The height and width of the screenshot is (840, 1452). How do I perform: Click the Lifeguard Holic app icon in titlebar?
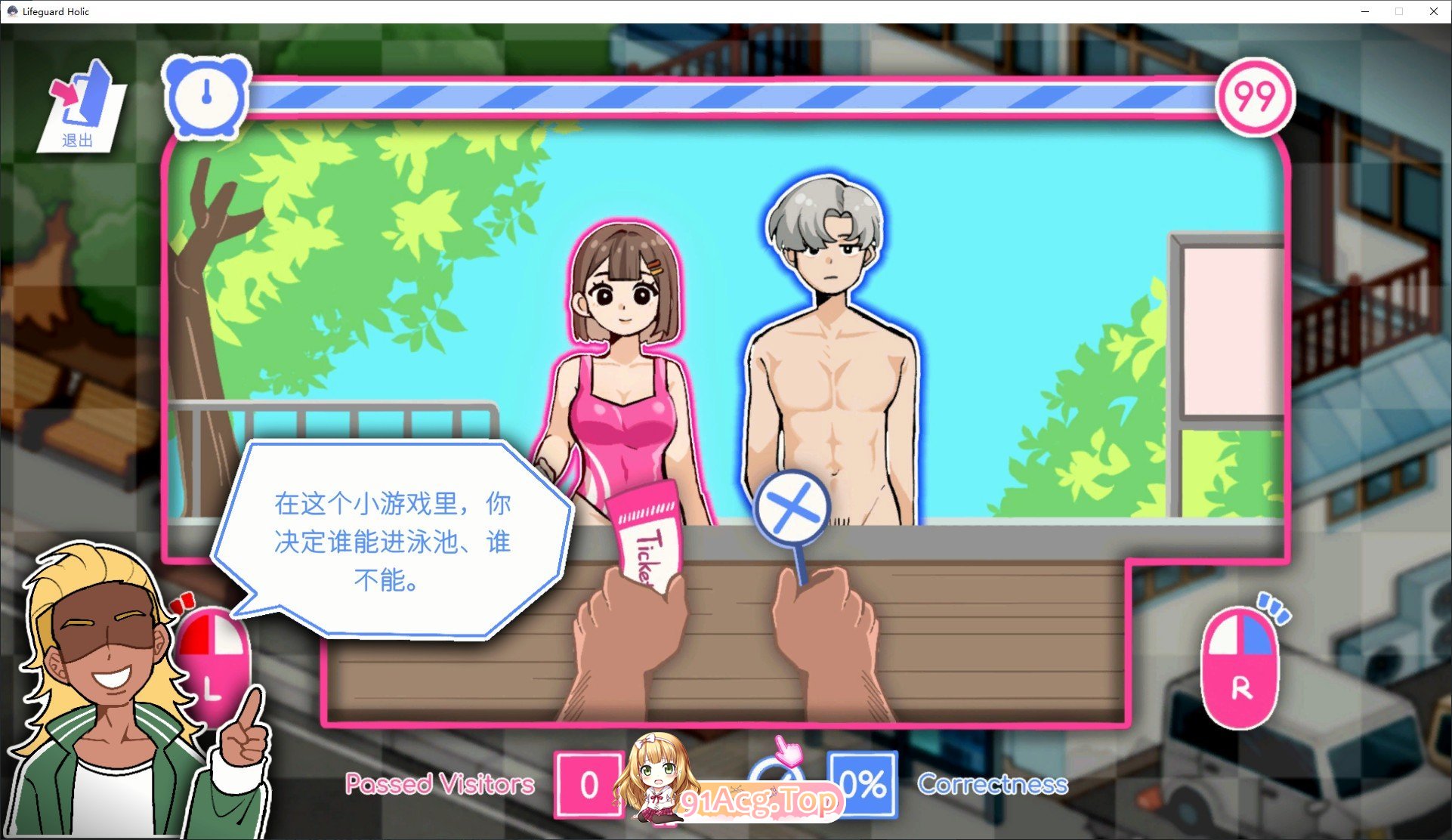coord(12,11)
